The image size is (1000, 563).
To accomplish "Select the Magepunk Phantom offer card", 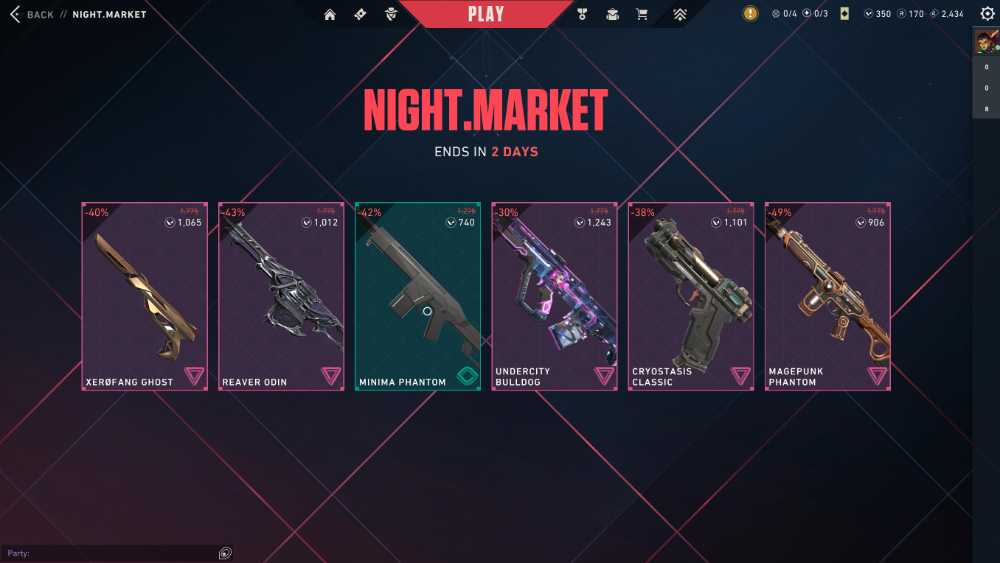I will tap(827, 296).
